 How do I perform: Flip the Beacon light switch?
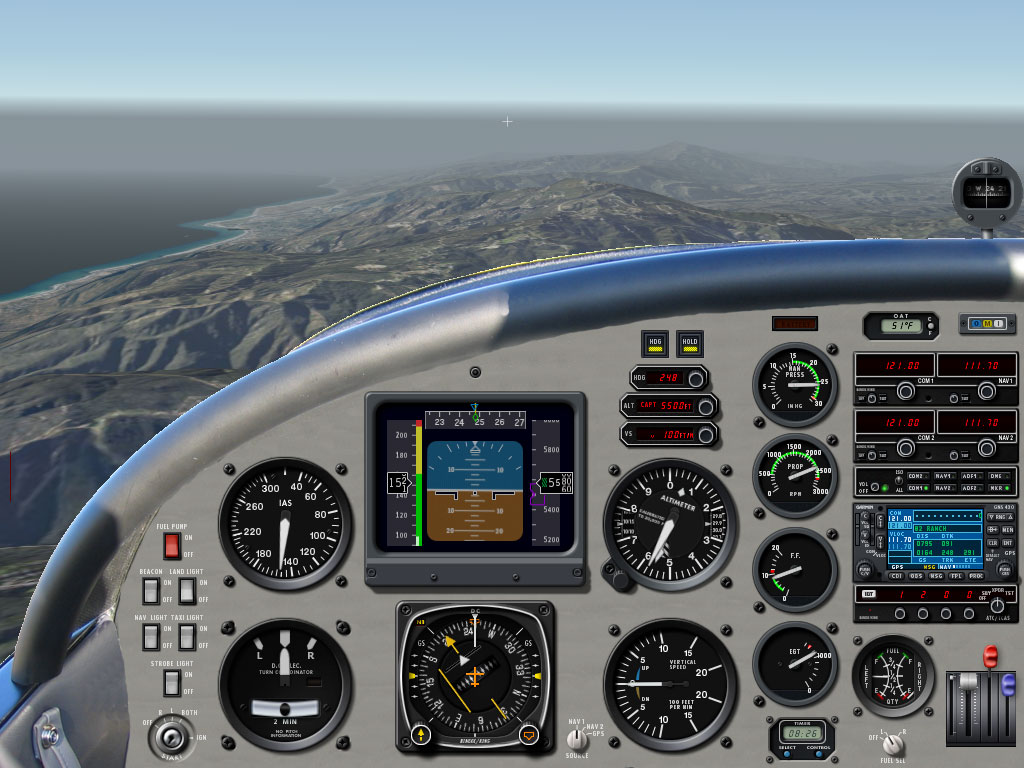pos(150,591)
